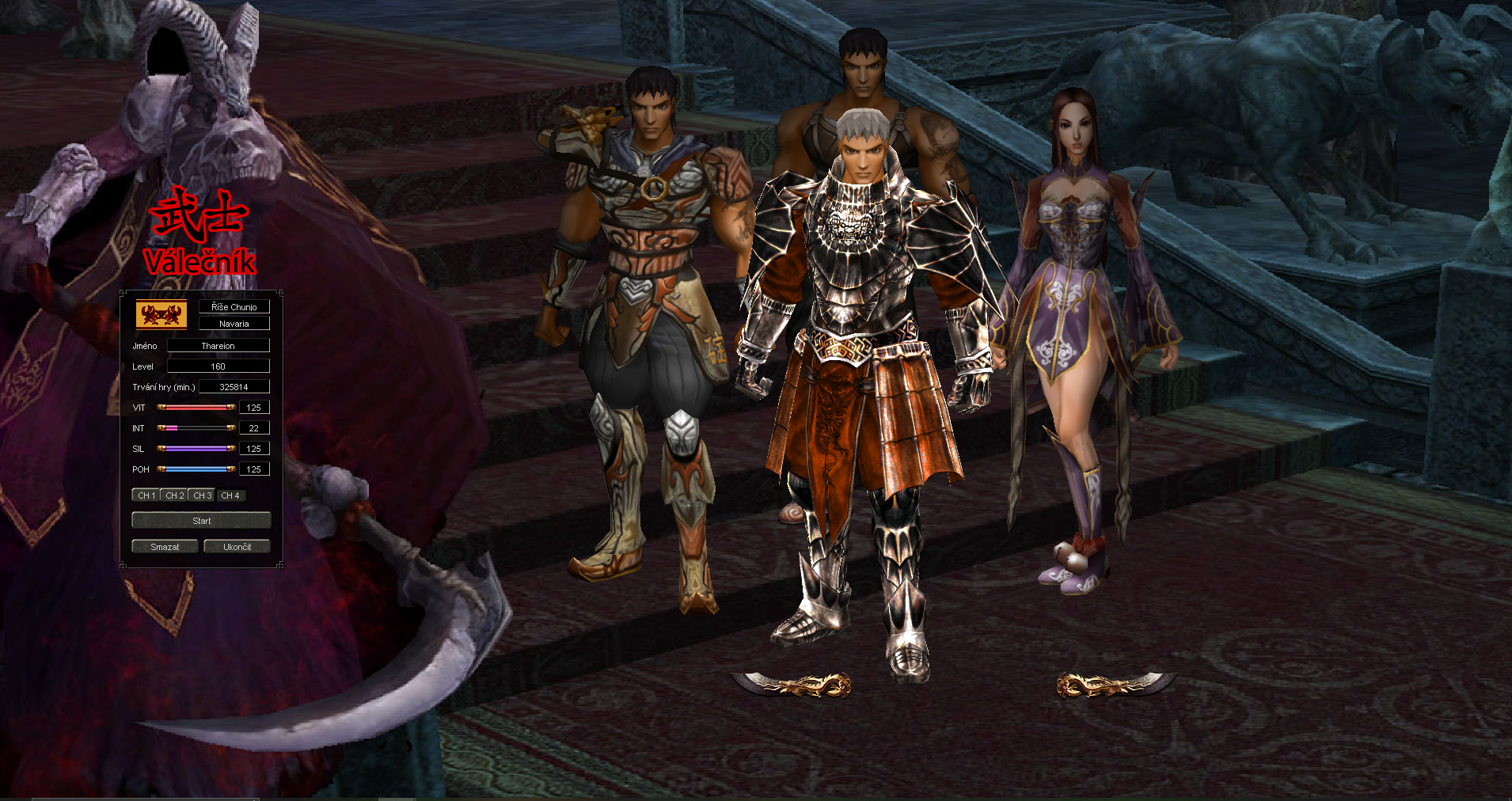This screenshot has width=1512, height=801.
Task: Choose the dark-haired warrior in tan armor
Action: pos(645,317)
